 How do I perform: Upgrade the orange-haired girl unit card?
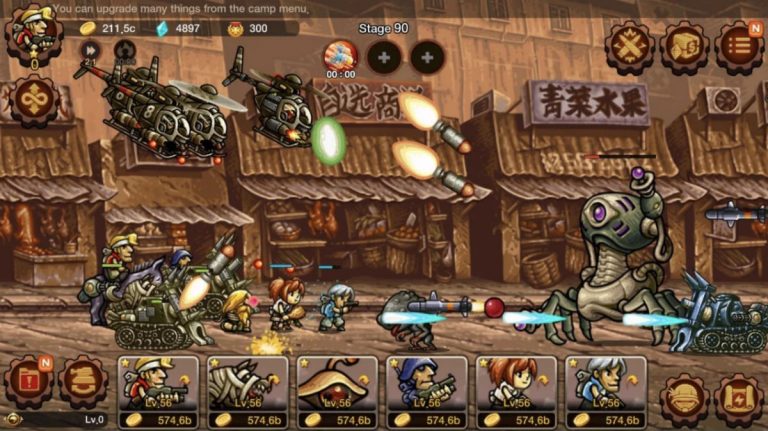coord(516,392)
